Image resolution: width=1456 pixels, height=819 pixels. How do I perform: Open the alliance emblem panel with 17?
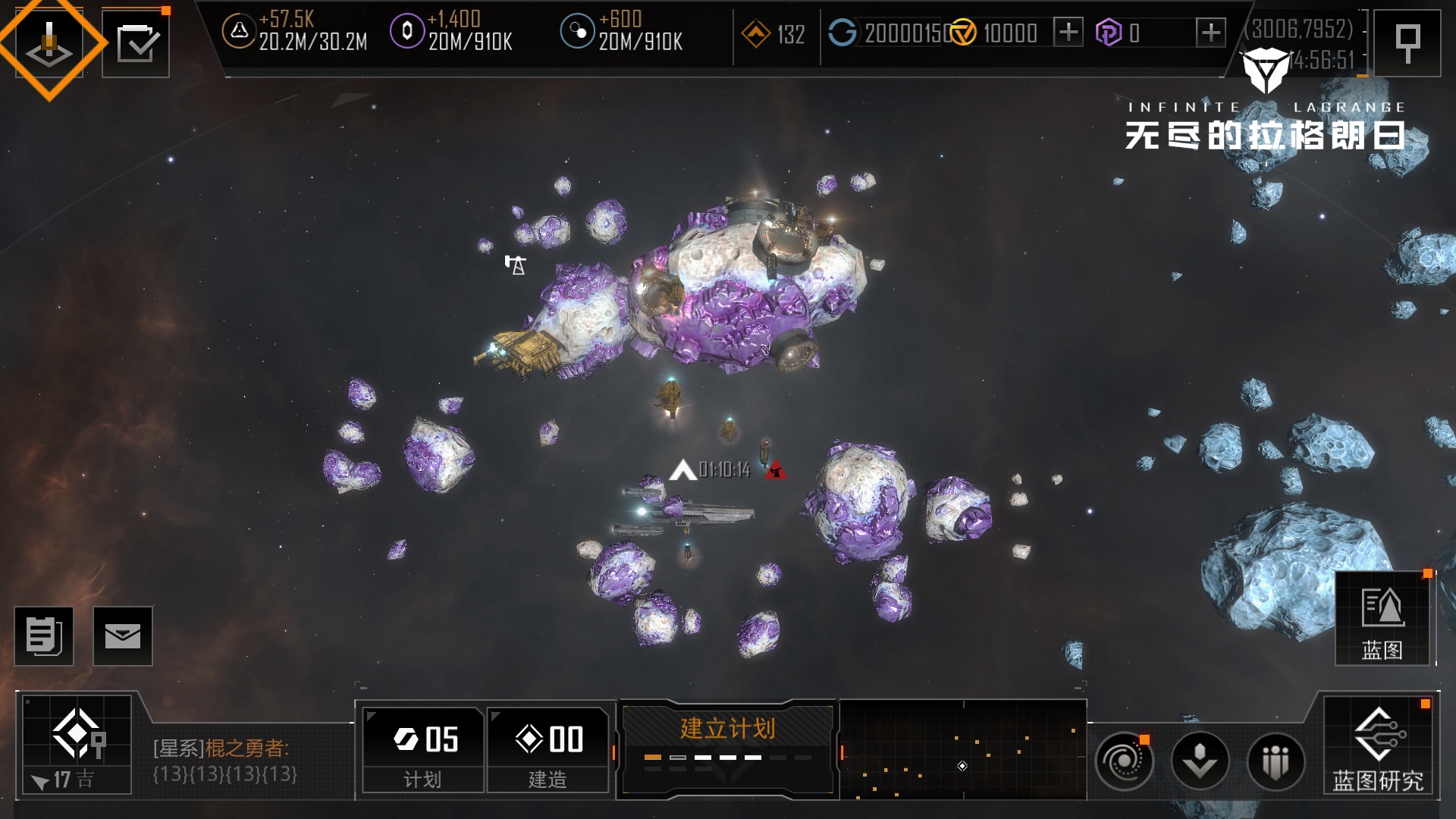[x=77, y=745]
